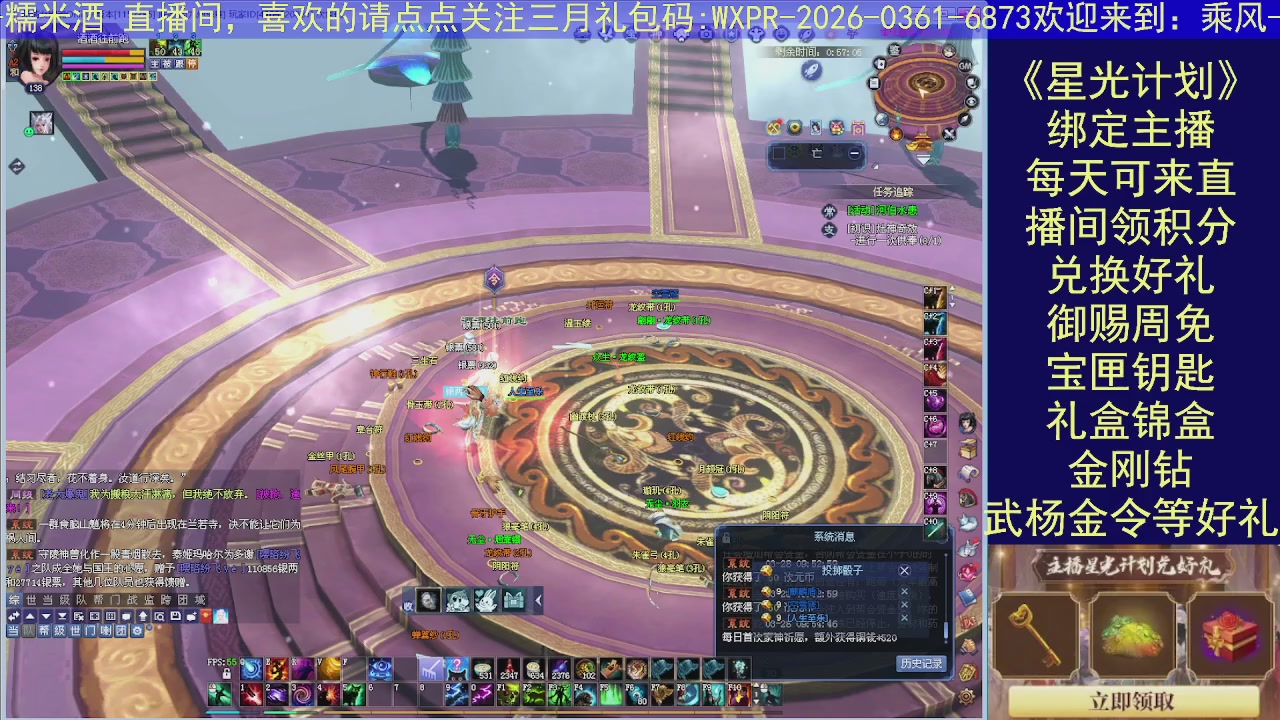The image size is (1280, 720).
Task: Toggle the chat lock icon beside FPS counter
Action: [225, 673]
